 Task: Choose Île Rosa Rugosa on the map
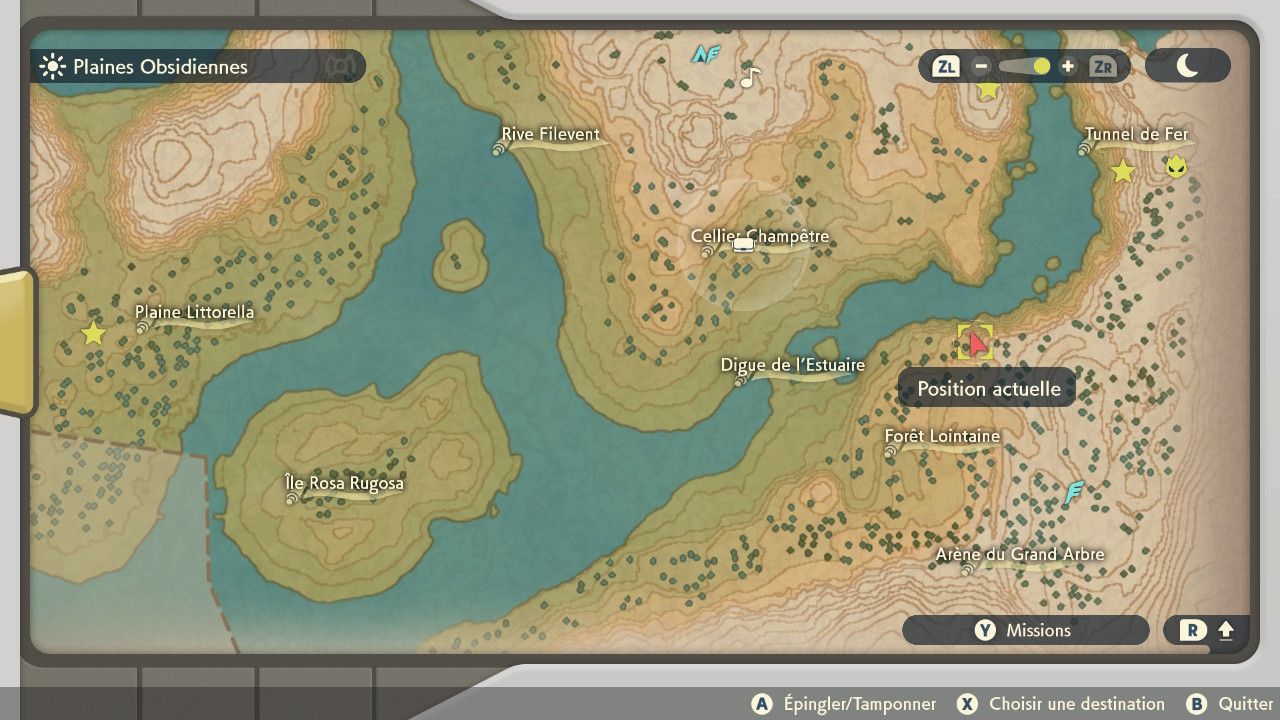pyautogui.click(x=344, y=484)
